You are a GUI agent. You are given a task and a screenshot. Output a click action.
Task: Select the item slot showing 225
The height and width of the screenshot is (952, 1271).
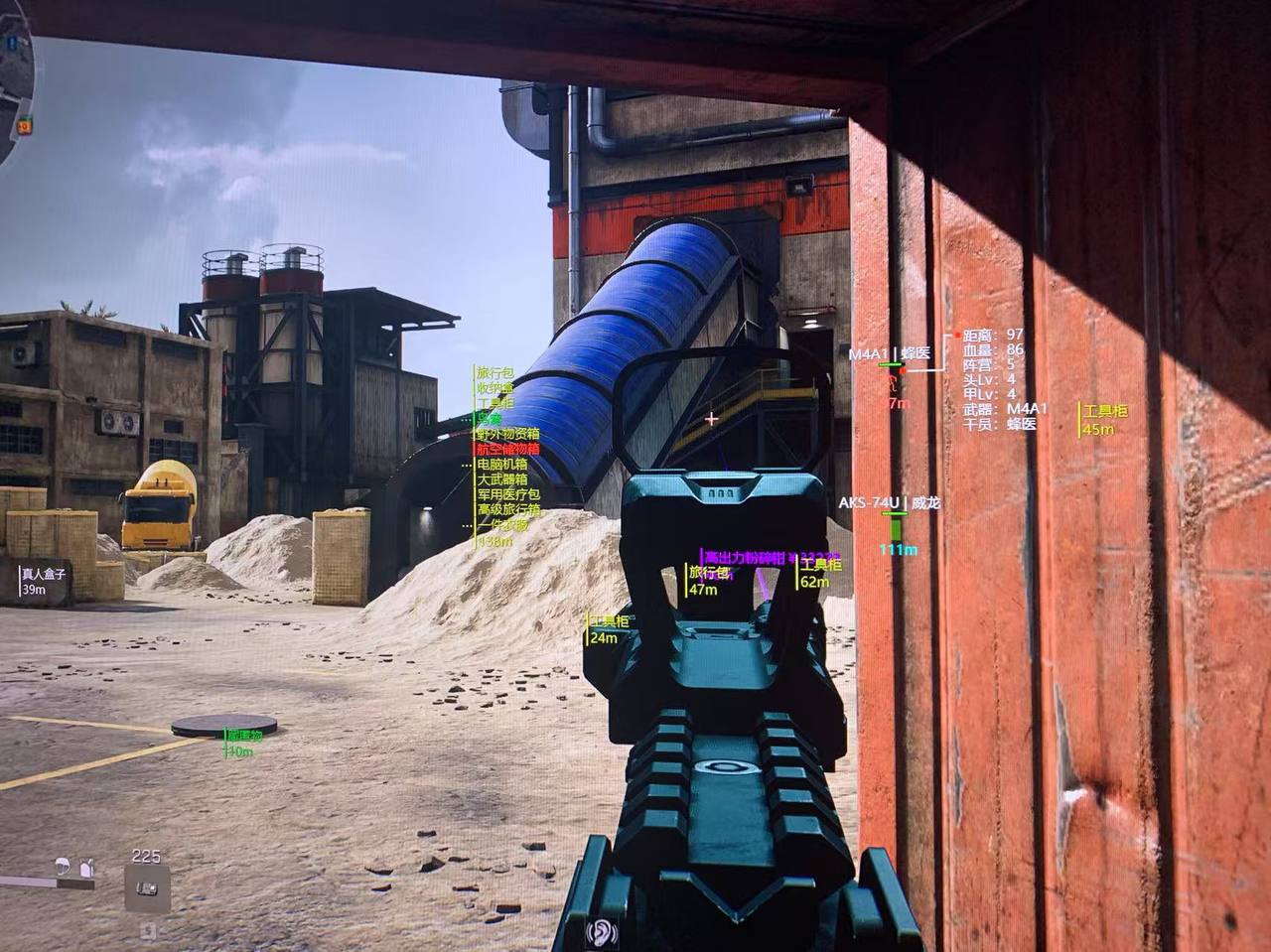pyautogui.click(x=147, y=886)
